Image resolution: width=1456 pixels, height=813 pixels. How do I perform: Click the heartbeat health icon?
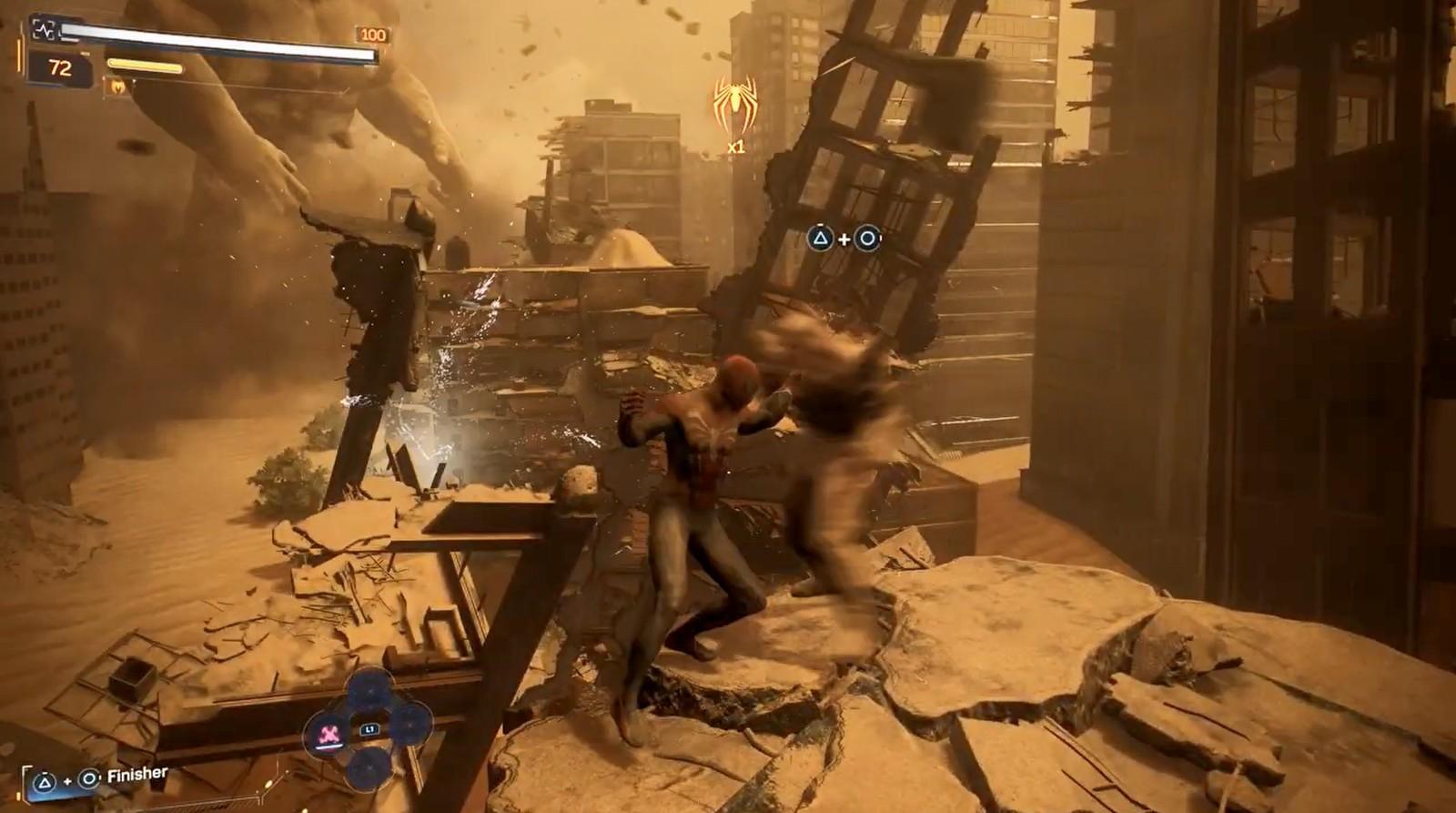[x=44, y=30]
